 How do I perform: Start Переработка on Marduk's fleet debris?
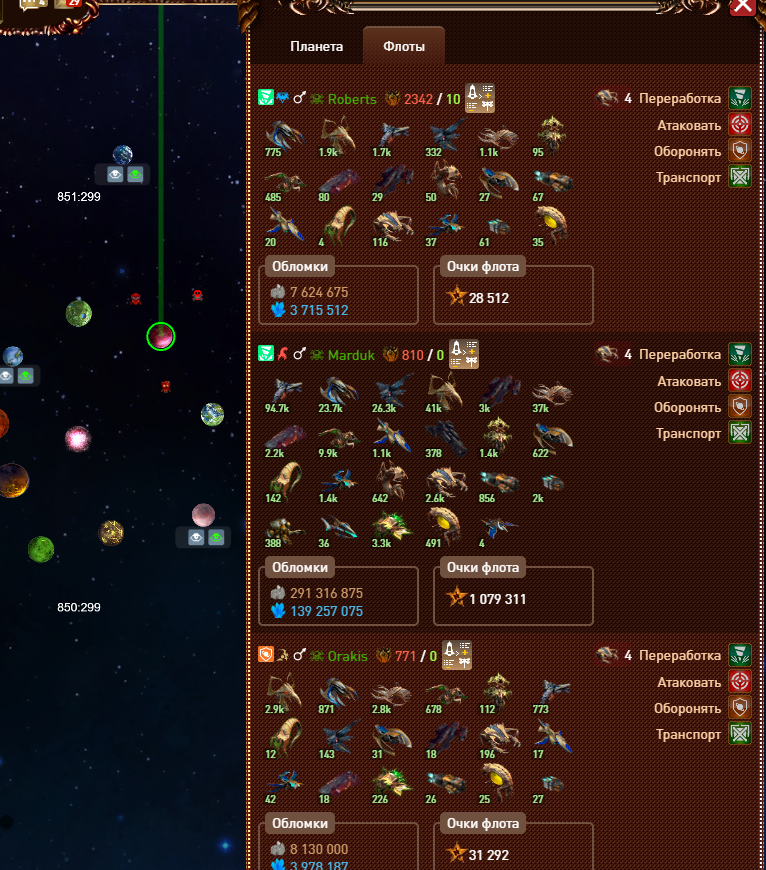[740, 354]
